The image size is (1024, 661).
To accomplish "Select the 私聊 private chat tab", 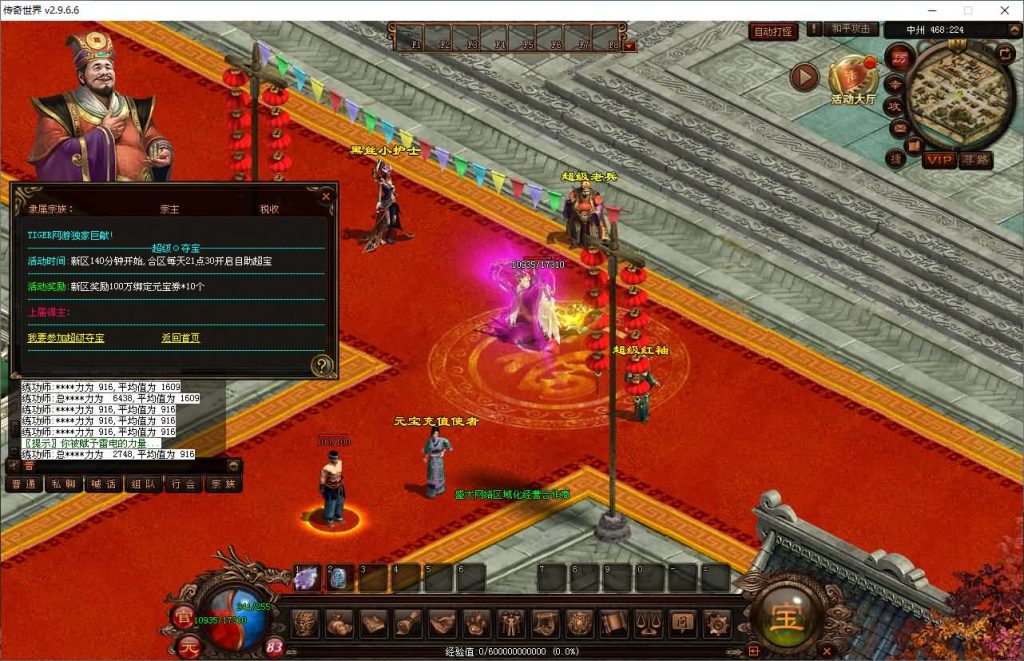I will click(64, 484).
